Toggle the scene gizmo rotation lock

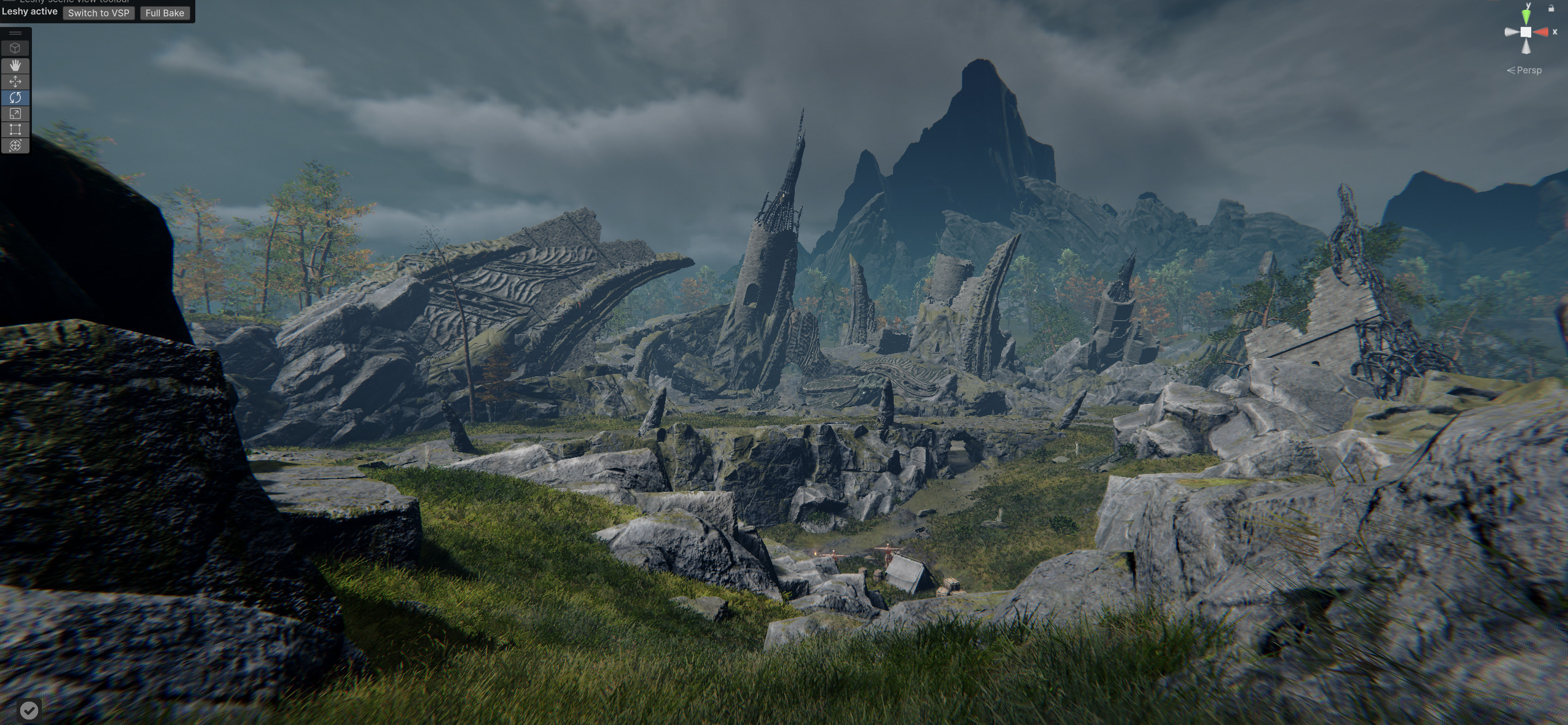point(1551,8)
